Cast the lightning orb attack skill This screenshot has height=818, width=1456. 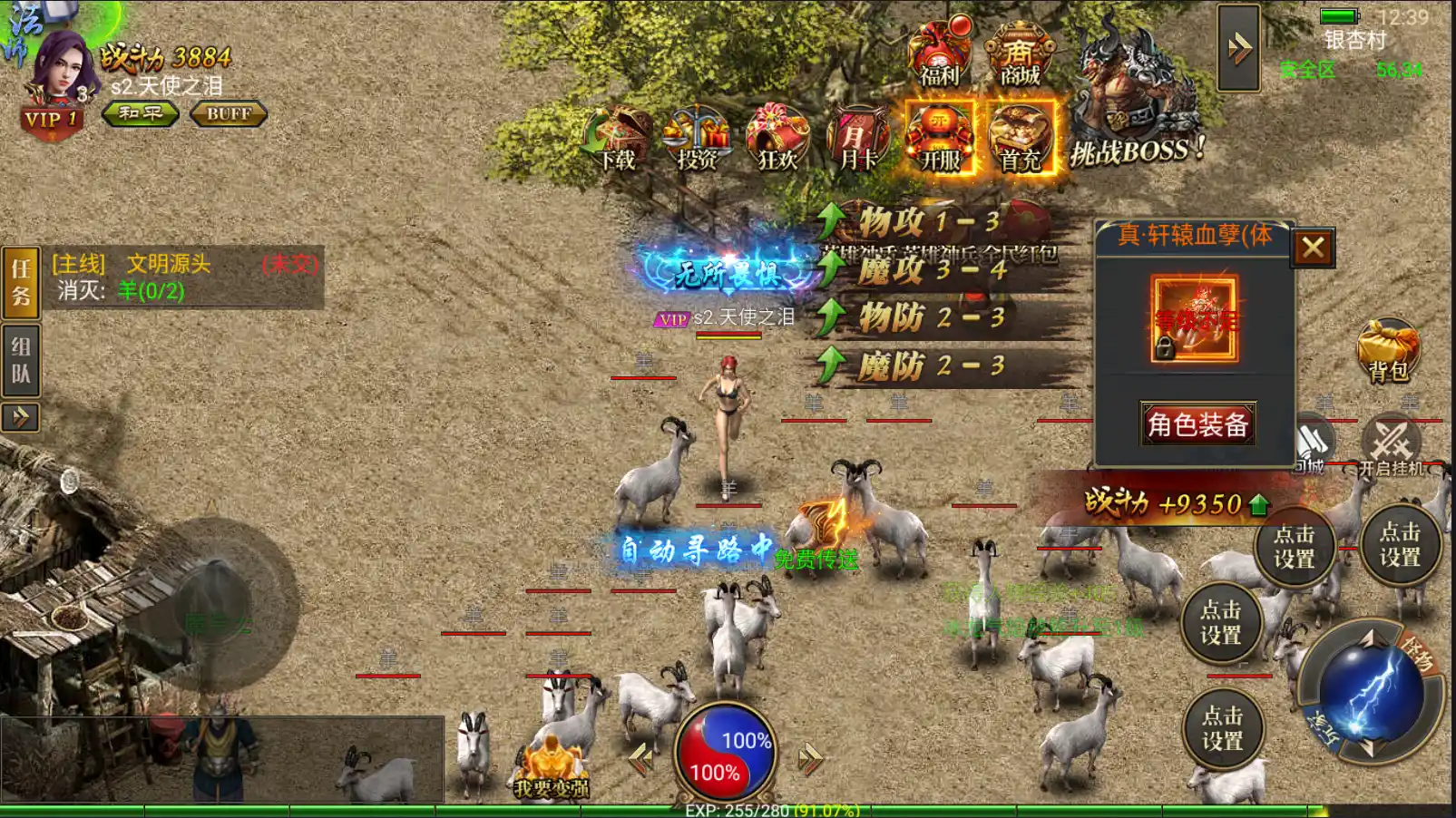point(1368,693)
